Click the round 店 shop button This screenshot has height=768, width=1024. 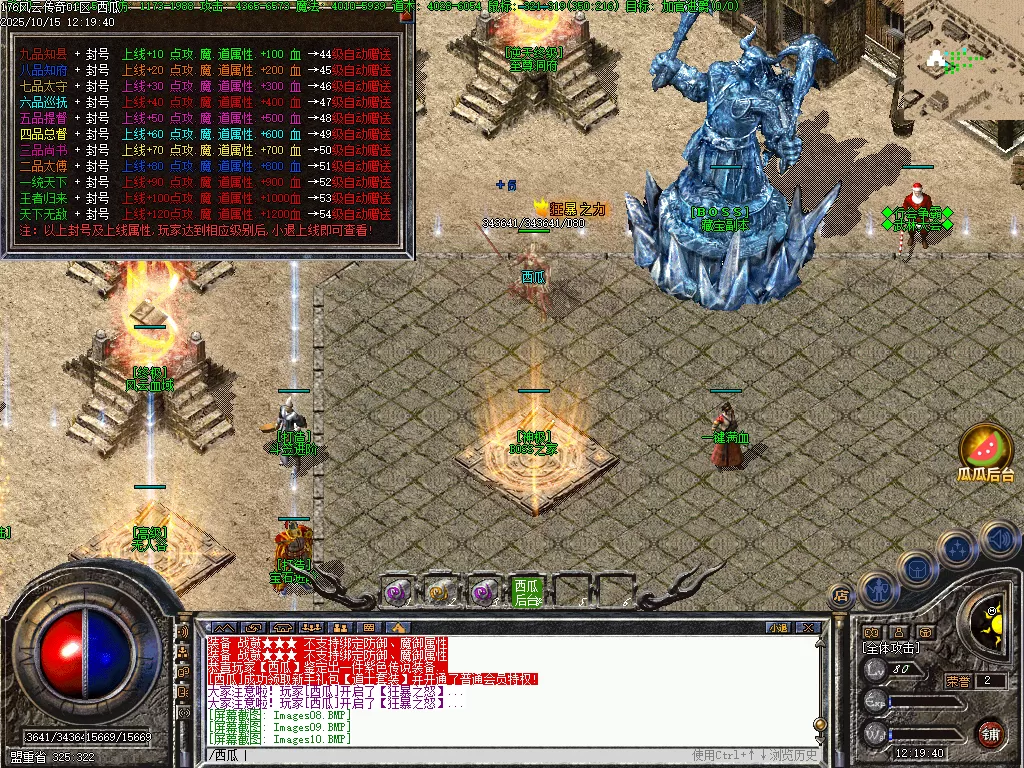[x=842, y=596]
